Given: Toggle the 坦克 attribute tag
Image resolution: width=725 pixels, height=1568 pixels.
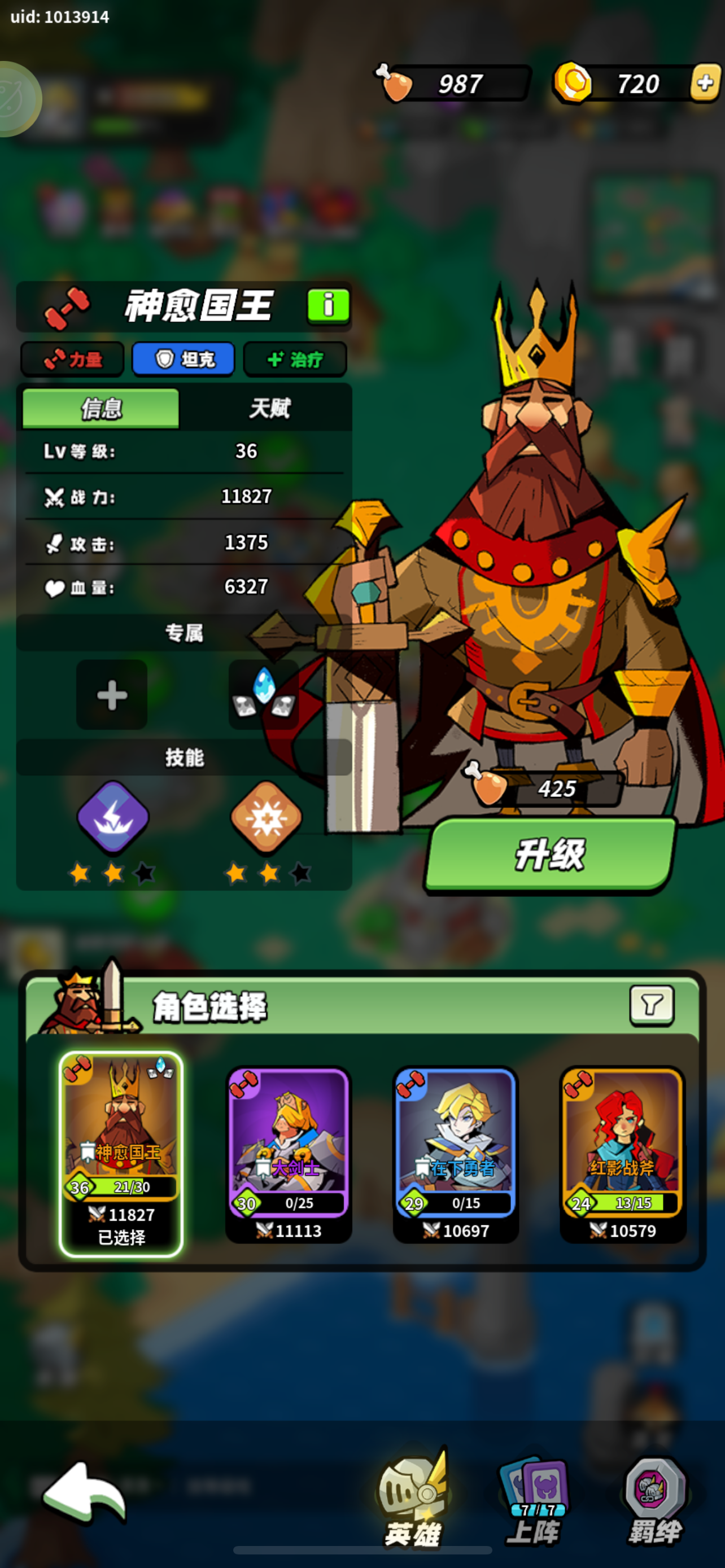Looking at the screenshot, I should (x=184, y=359).
